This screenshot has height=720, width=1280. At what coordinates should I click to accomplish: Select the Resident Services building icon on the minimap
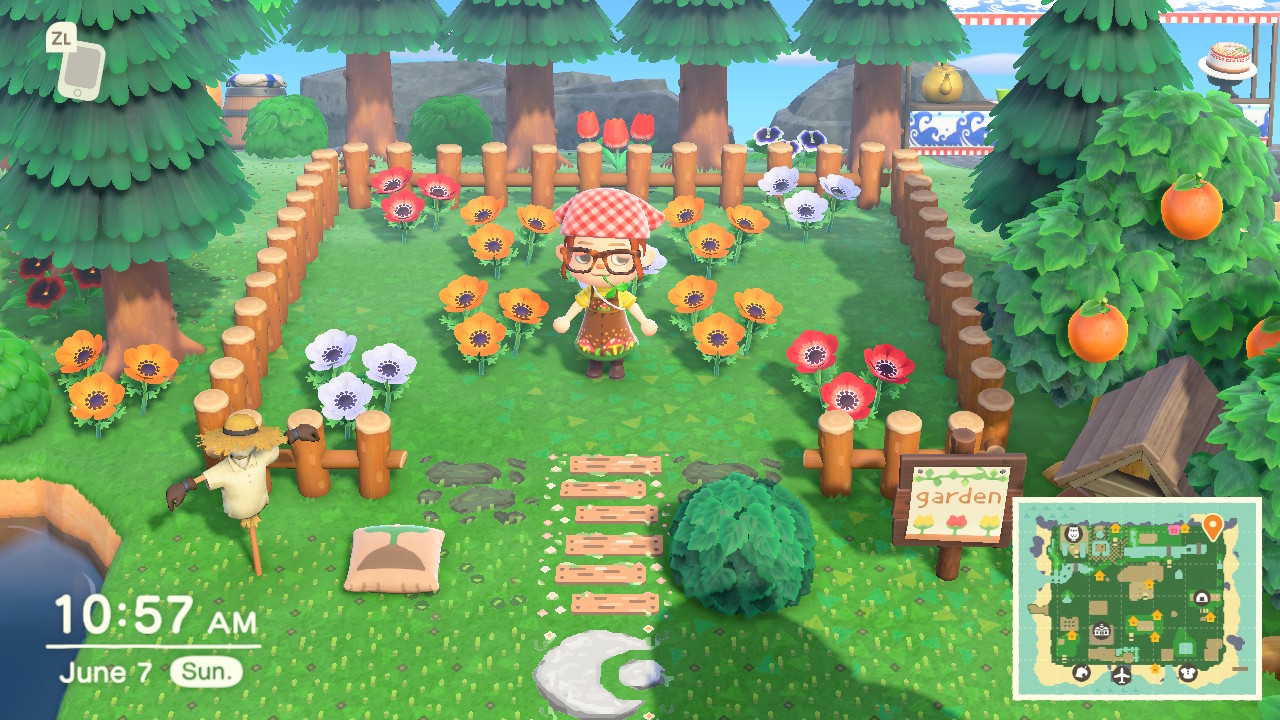pyautogui.click(x=1101, y=631)
